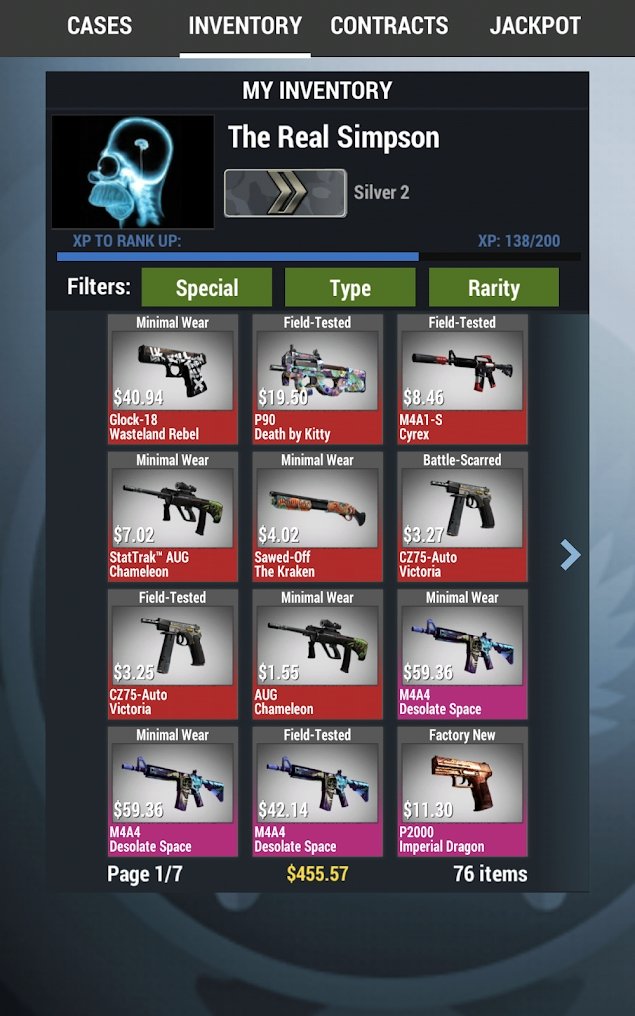Select the StatTrak AUG Chameleon for $7.02
Image resolution: width=635 pixels, height=1016 pixels.
coord(173,517)
